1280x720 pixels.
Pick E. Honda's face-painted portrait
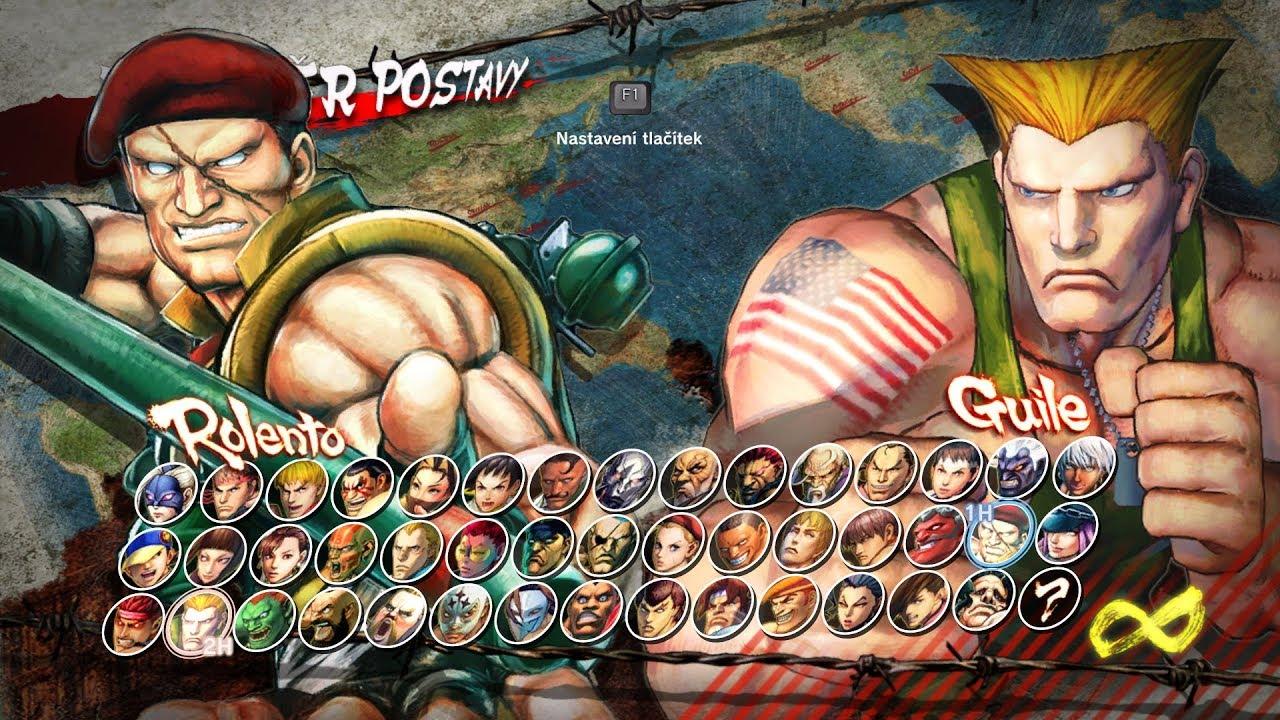(x=364, y=487)
